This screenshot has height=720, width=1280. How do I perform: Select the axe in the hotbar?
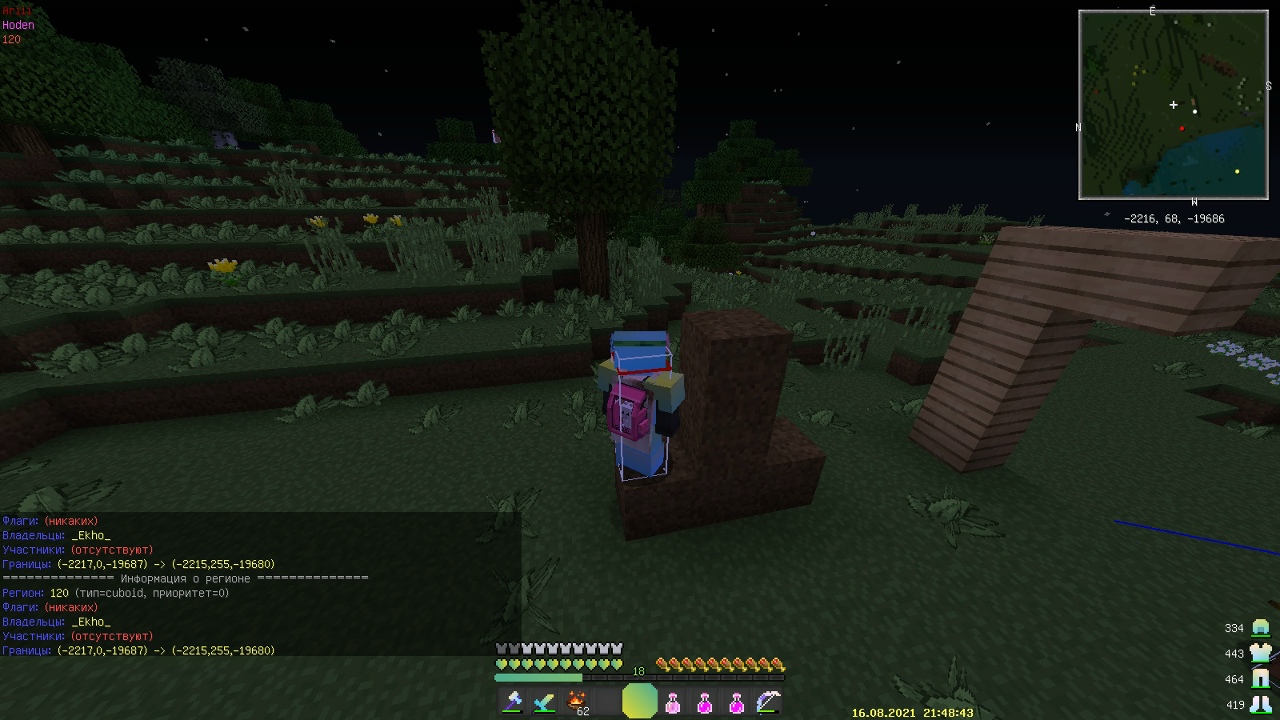click(513, 702)
